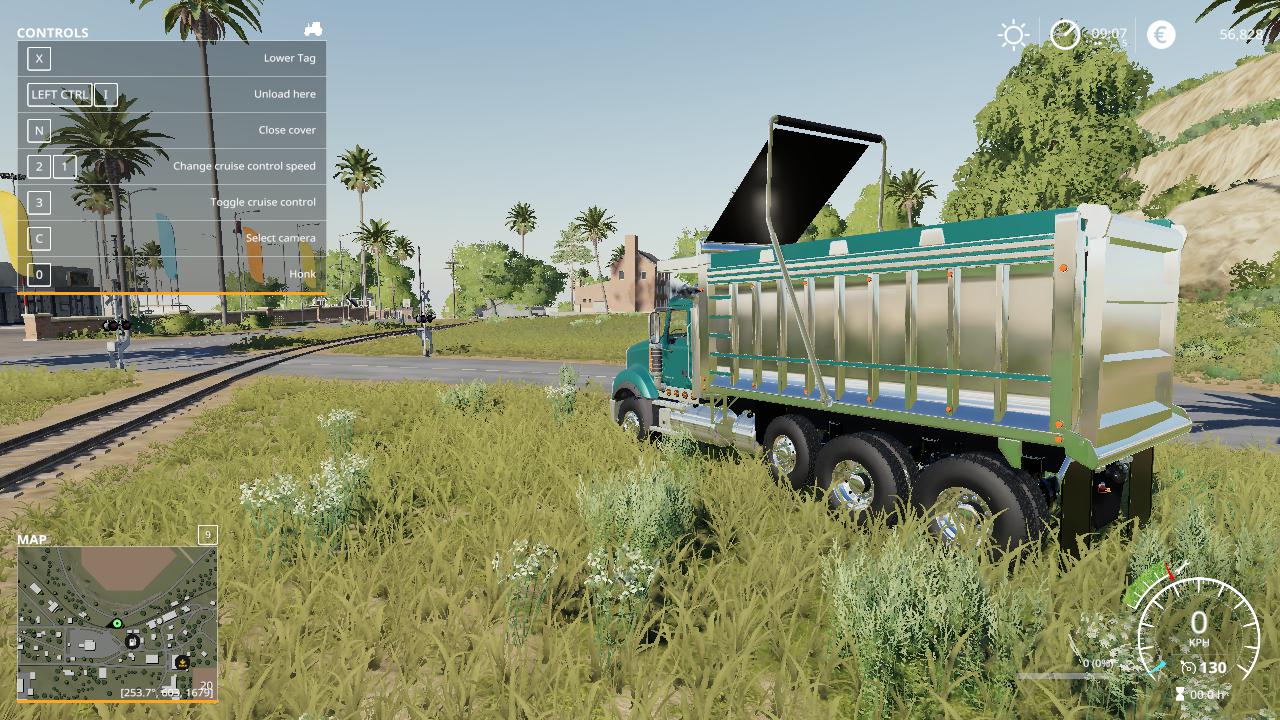Open finances with the euro coin icon
Screen dimensions: 1280x720
point(1161,35)
